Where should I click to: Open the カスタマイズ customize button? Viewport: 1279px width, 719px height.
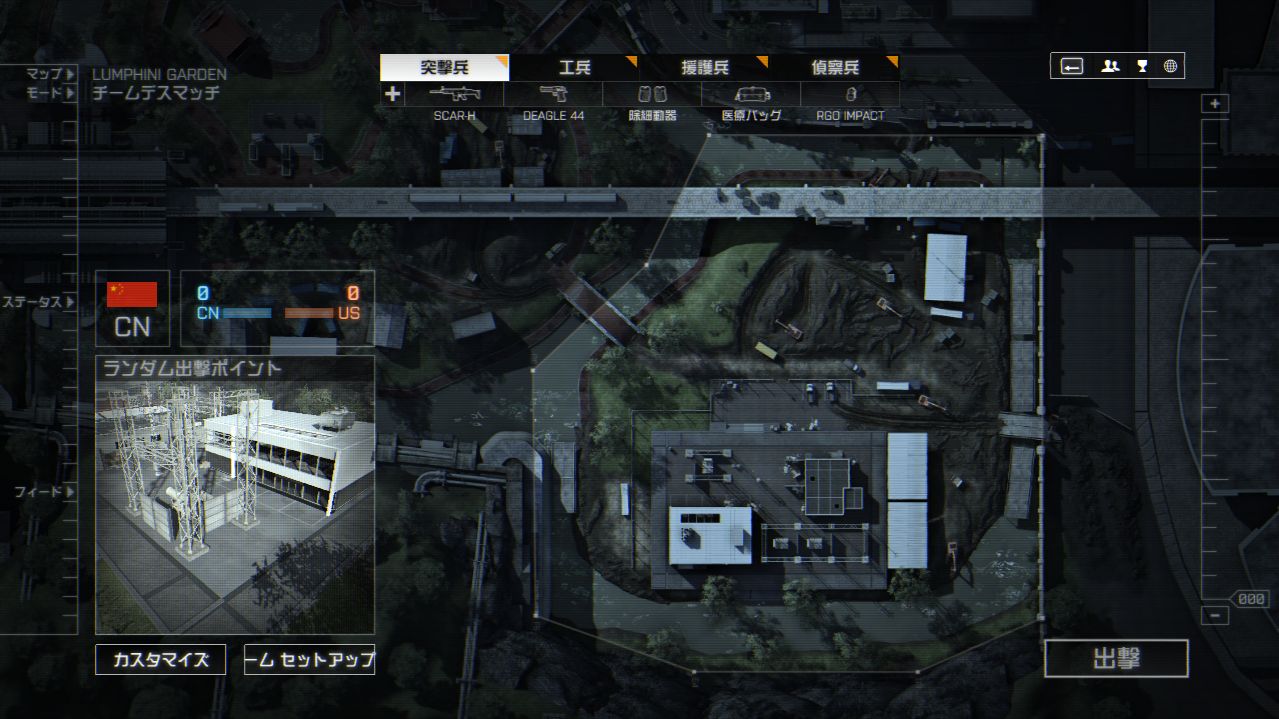click(161, 660)
